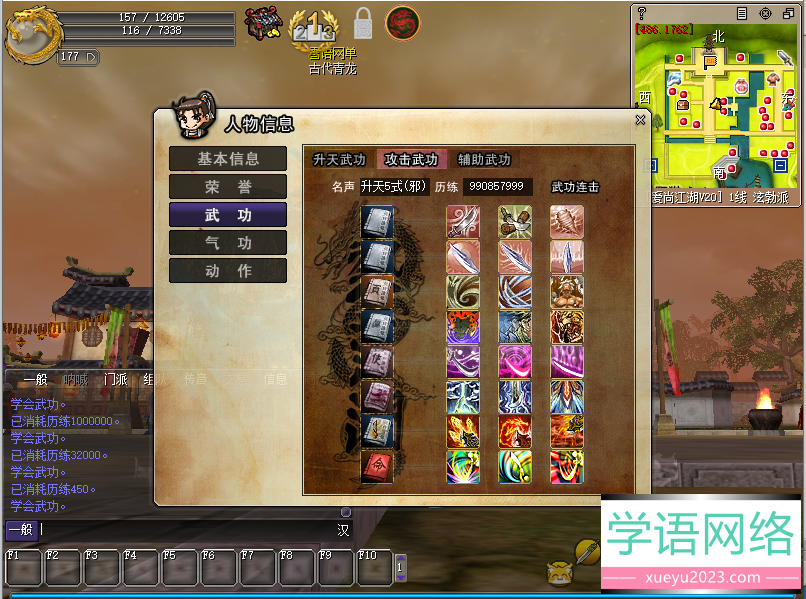Select the bare-chested warrior skill icon
This screenshot has width=806, height=599.
[x=567, y=292]
